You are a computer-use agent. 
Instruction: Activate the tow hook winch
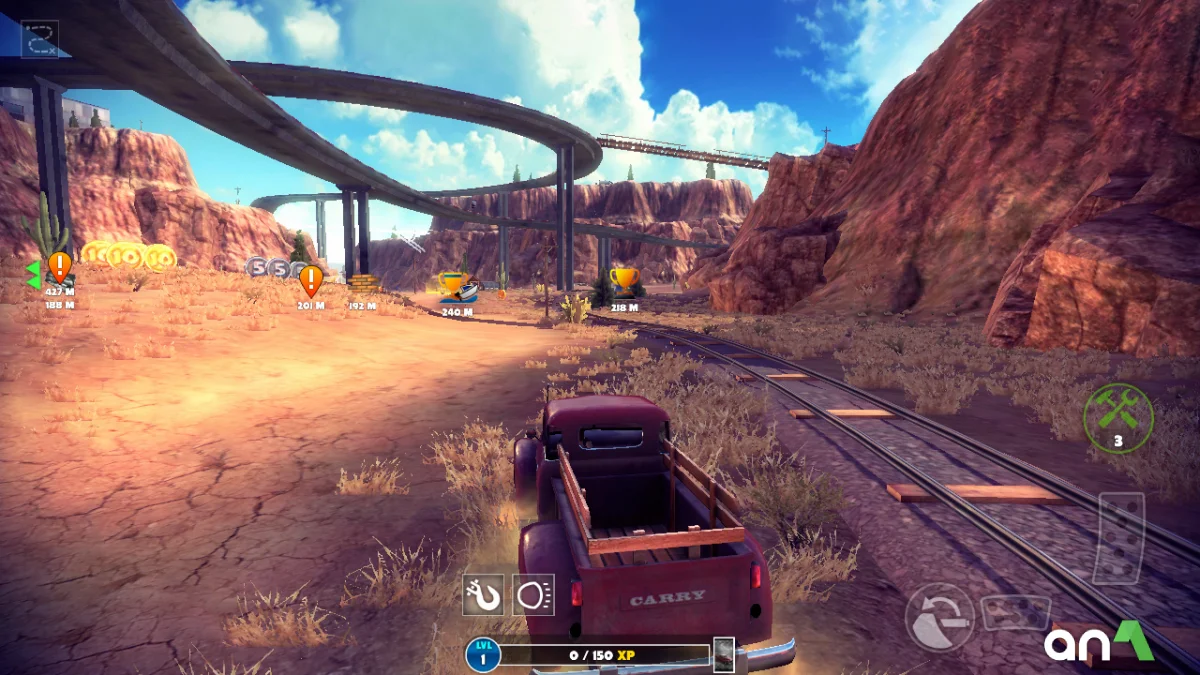pyautogui.click(x=483, y=595)
